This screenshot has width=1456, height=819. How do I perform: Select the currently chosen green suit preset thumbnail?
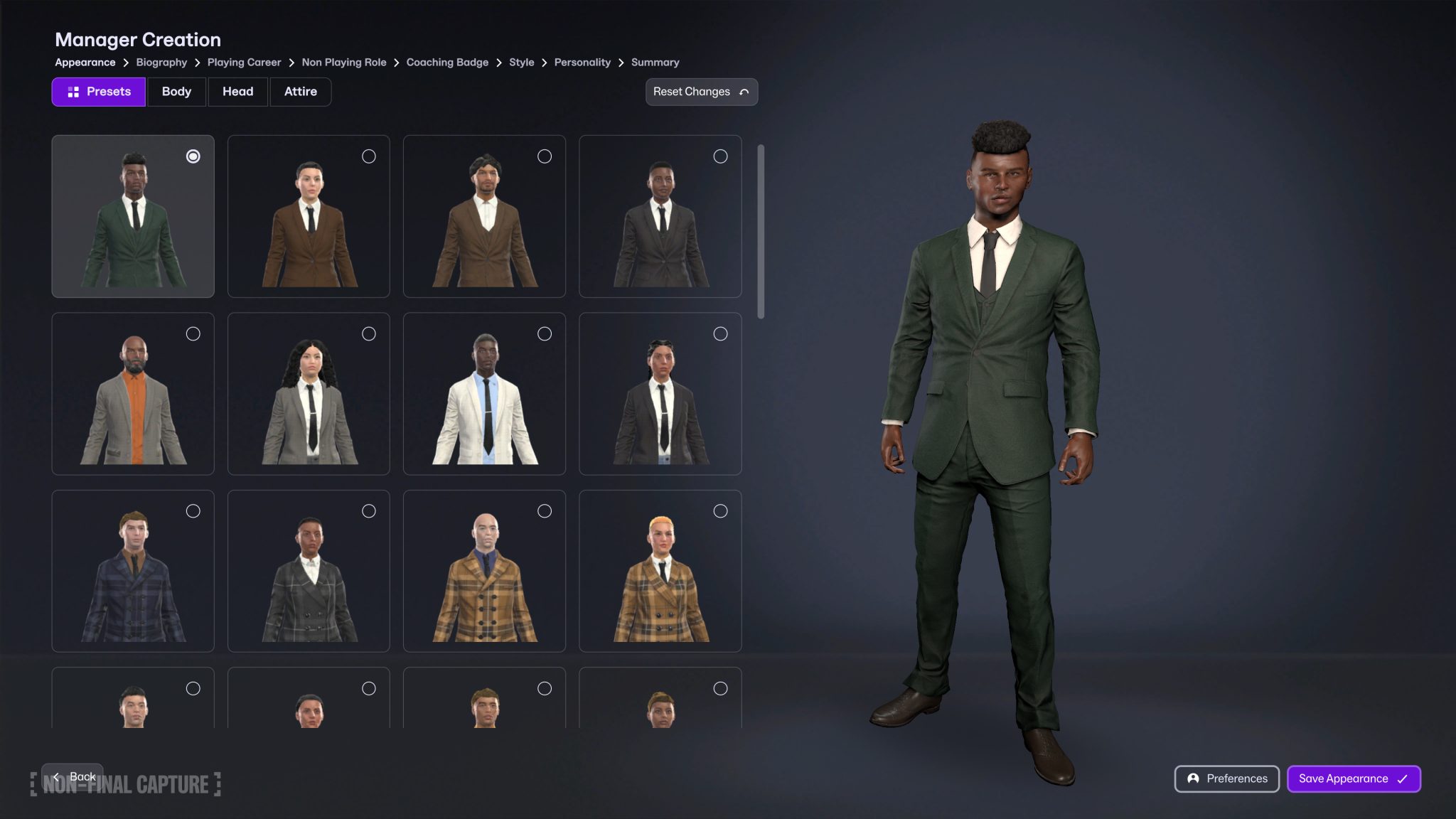click(132, 216)
